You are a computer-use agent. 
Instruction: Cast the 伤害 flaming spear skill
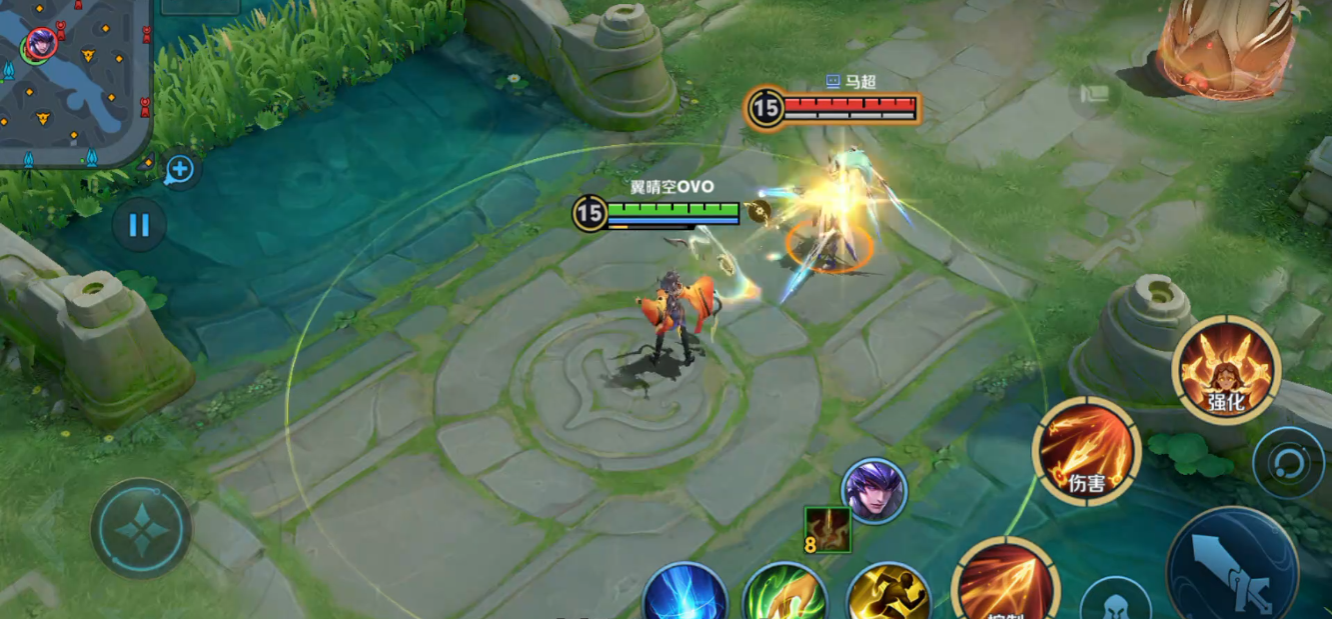tap(1087, 451)
